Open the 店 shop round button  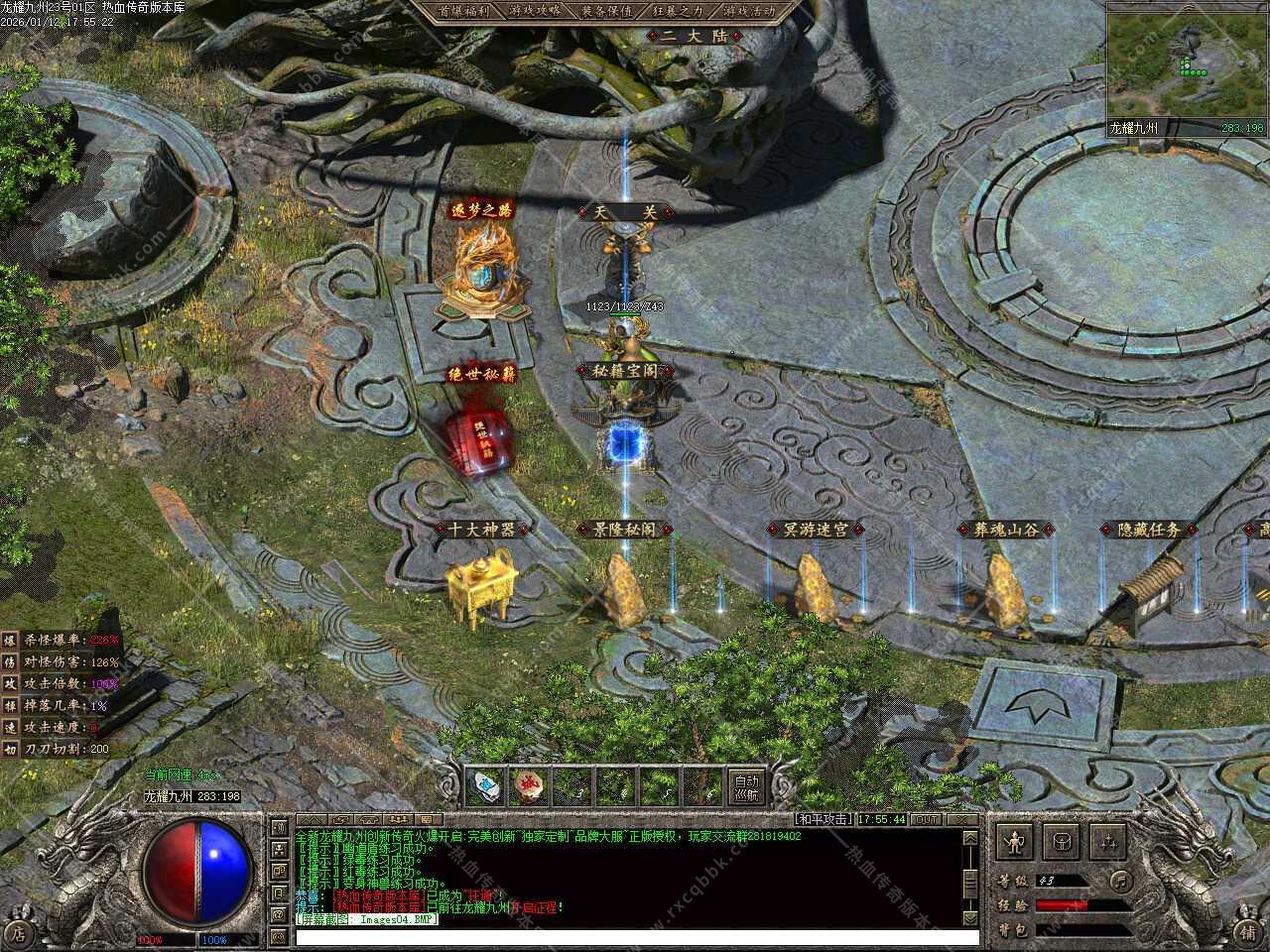(18, 933)
